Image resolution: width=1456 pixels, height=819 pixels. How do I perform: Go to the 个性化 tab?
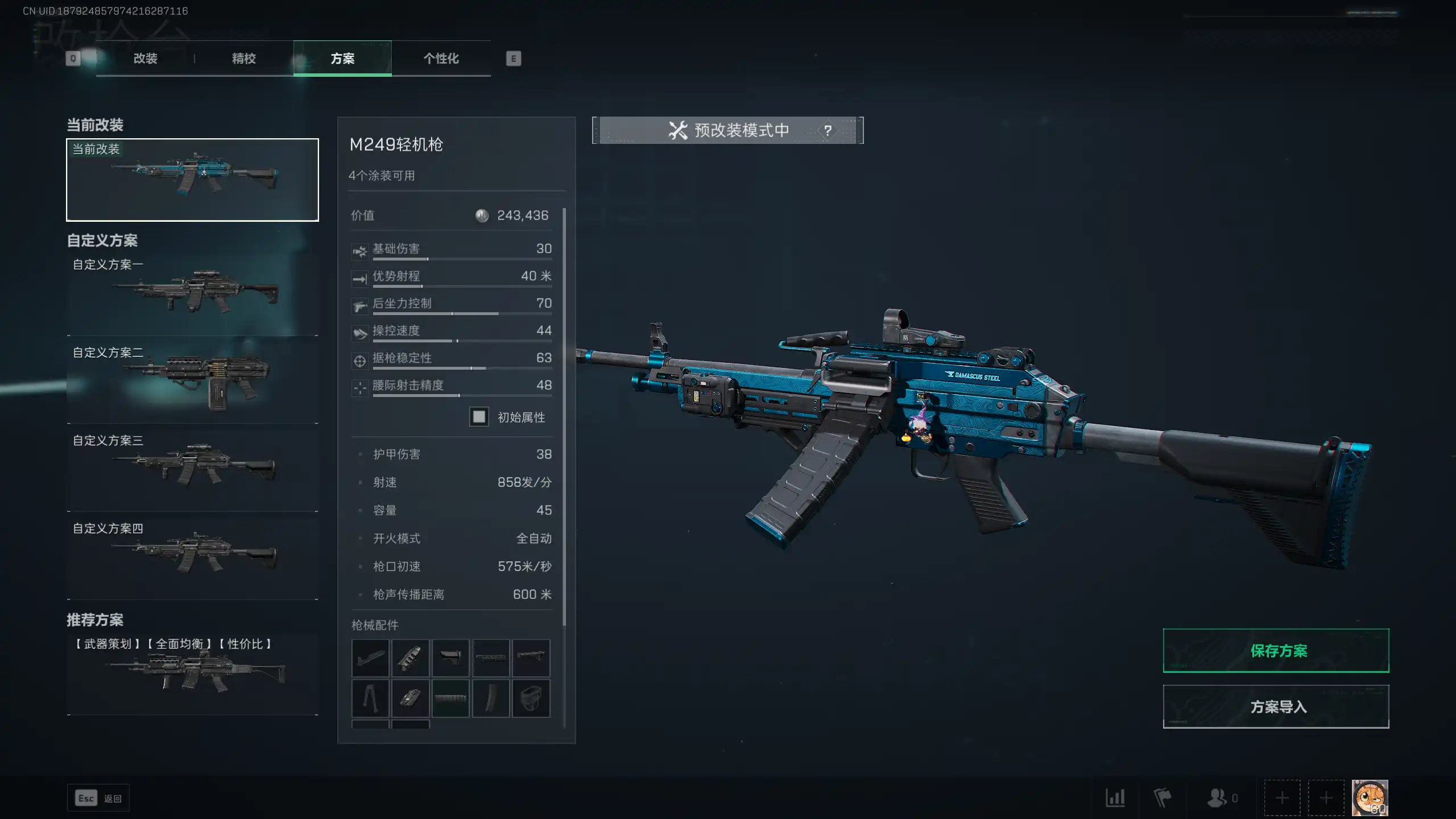click(441, 59)
